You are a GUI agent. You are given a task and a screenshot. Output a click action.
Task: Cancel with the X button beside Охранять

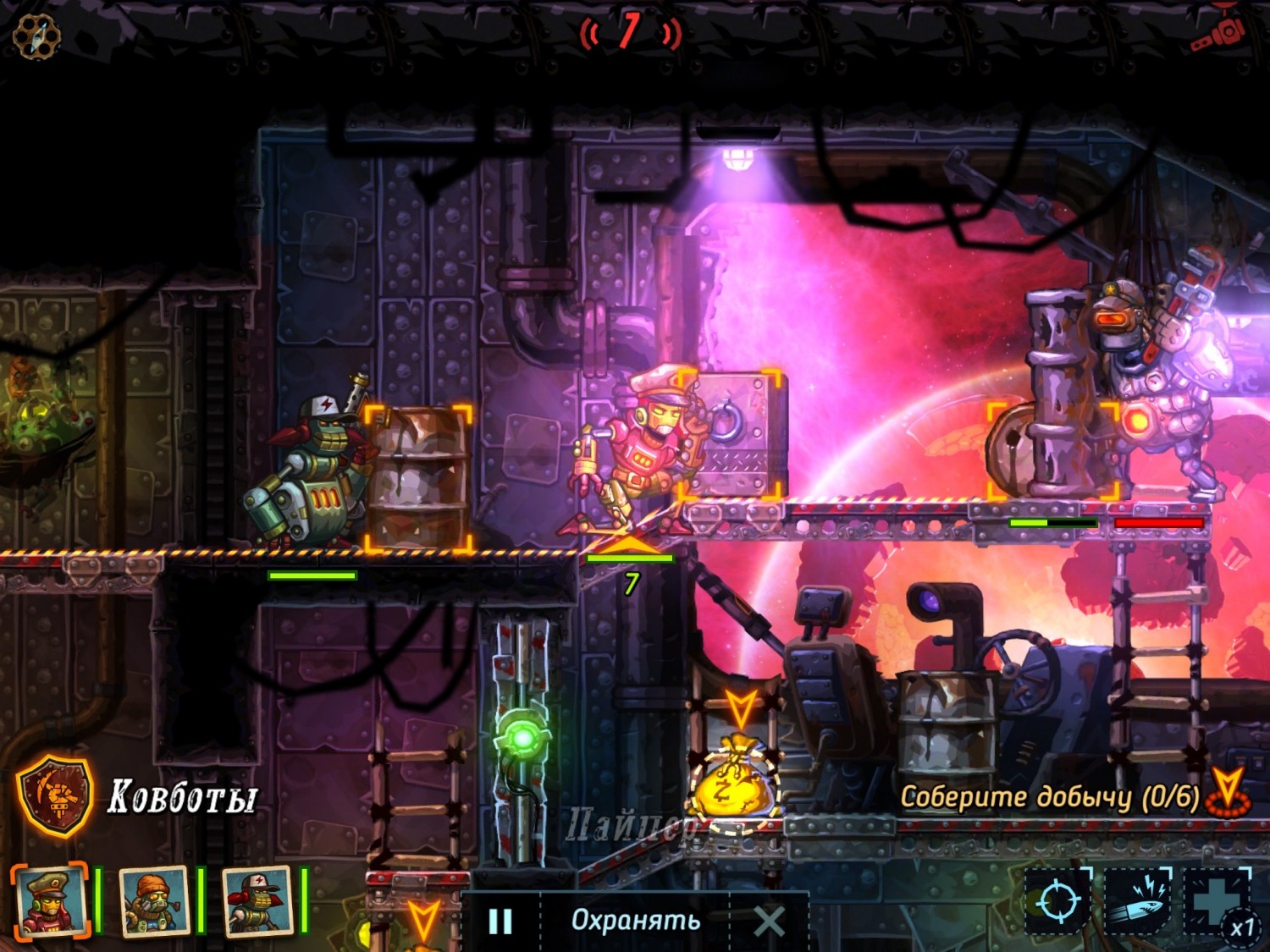pyautogui.click(x=769, y=921)
